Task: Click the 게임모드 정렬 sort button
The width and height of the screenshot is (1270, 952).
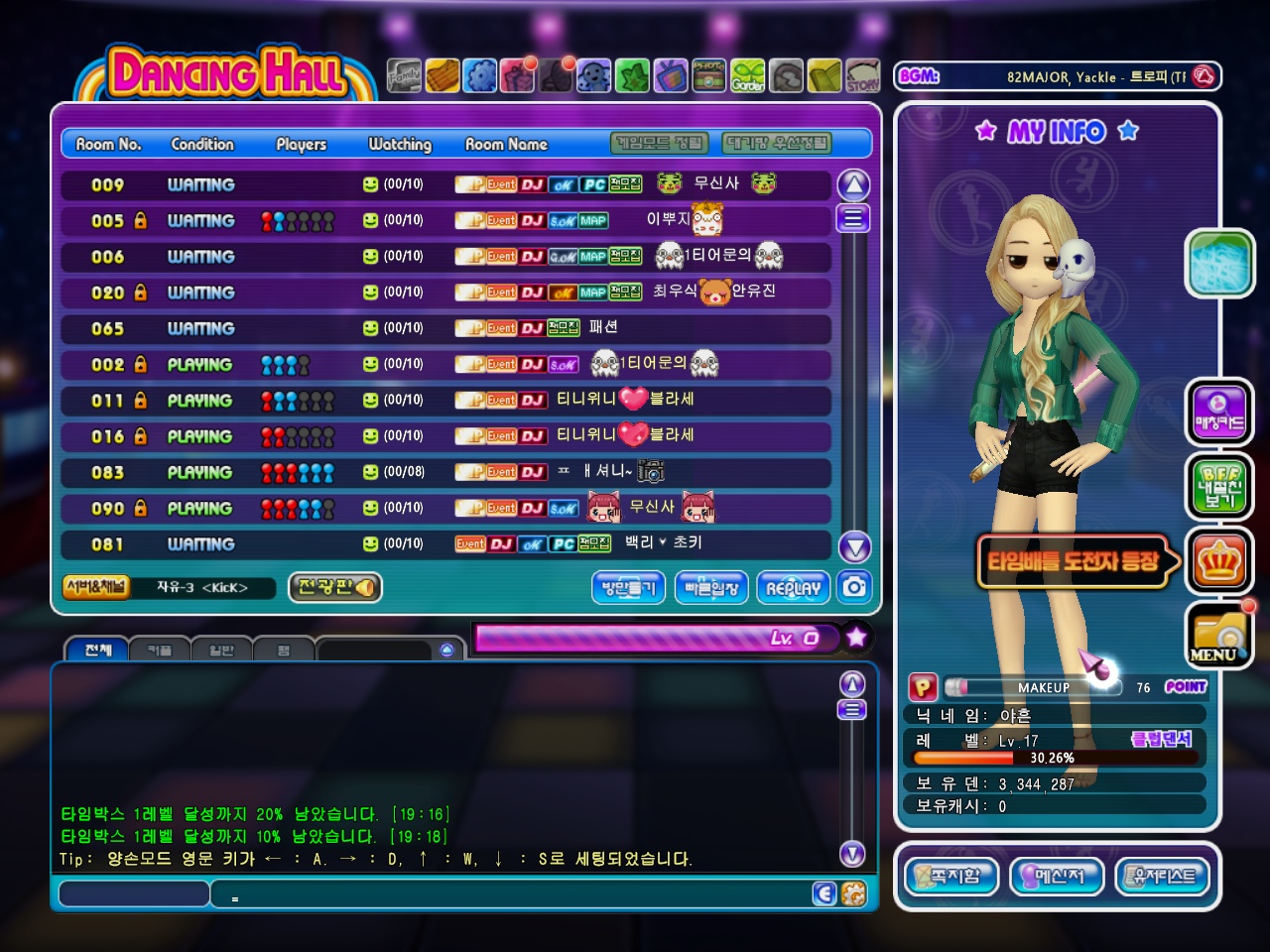Action: 660,144
